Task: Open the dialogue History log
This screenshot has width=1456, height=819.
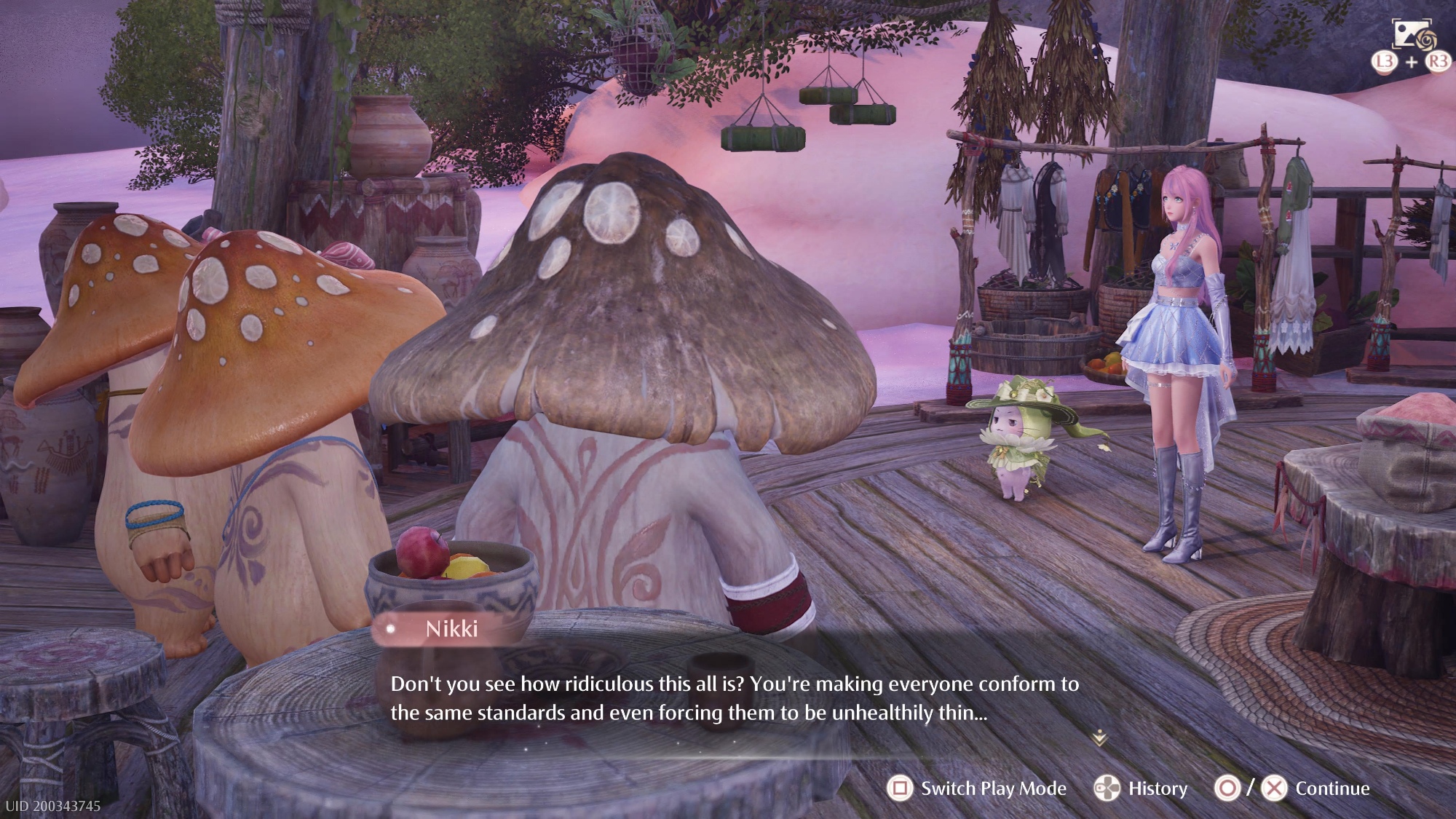Action: pyautogui.click(x=1142, y=788)
